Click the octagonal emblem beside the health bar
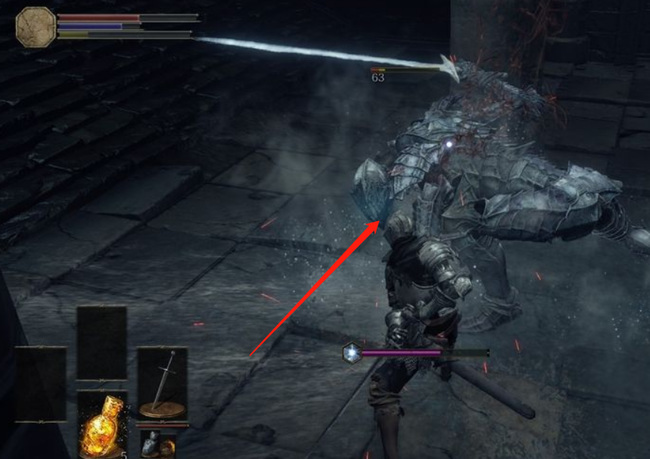Viewport: 650px width, 459px height. (x=35, y=25)
